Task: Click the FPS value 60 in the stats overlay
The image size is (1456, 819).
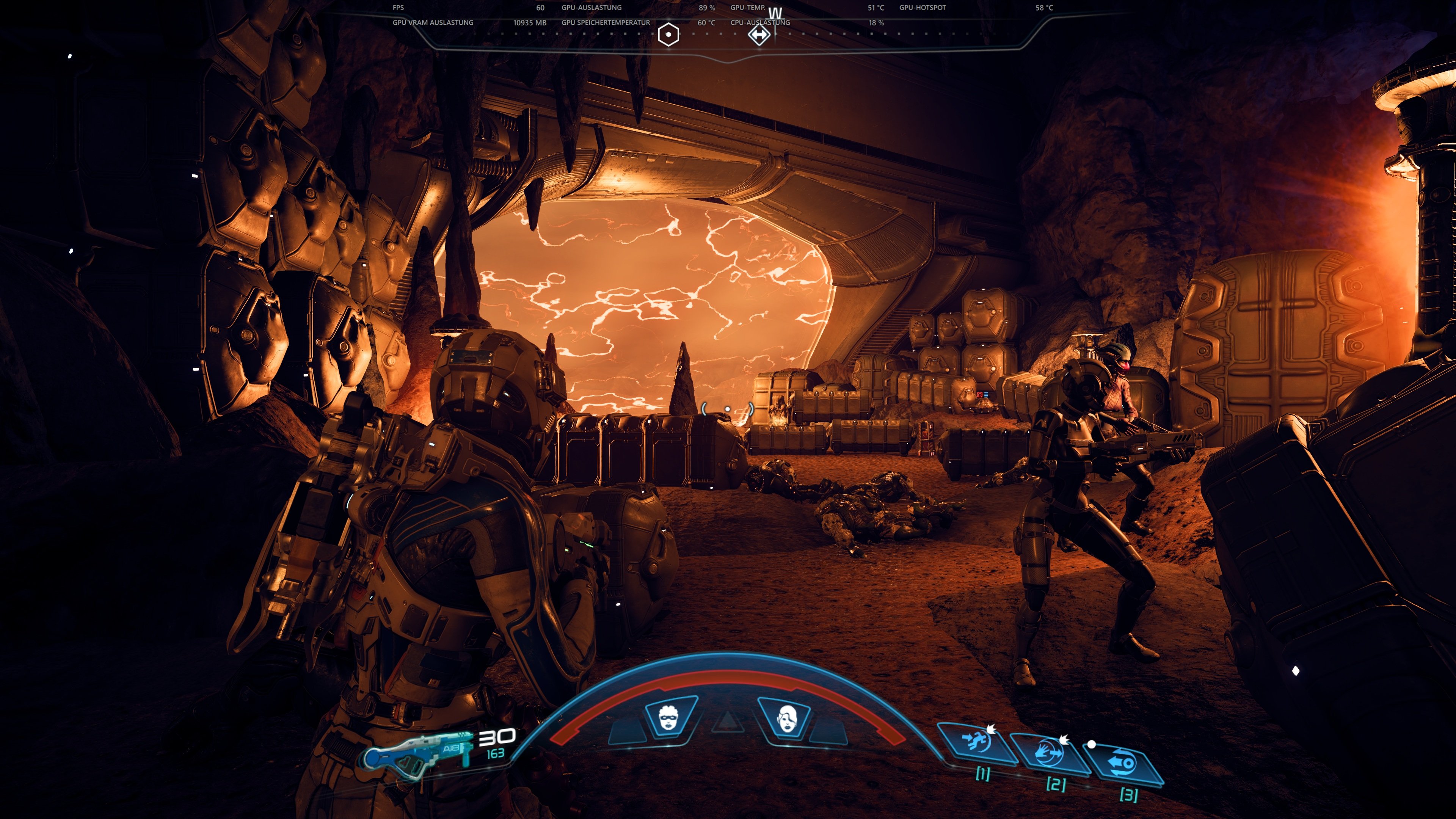Action: [540, 8]
